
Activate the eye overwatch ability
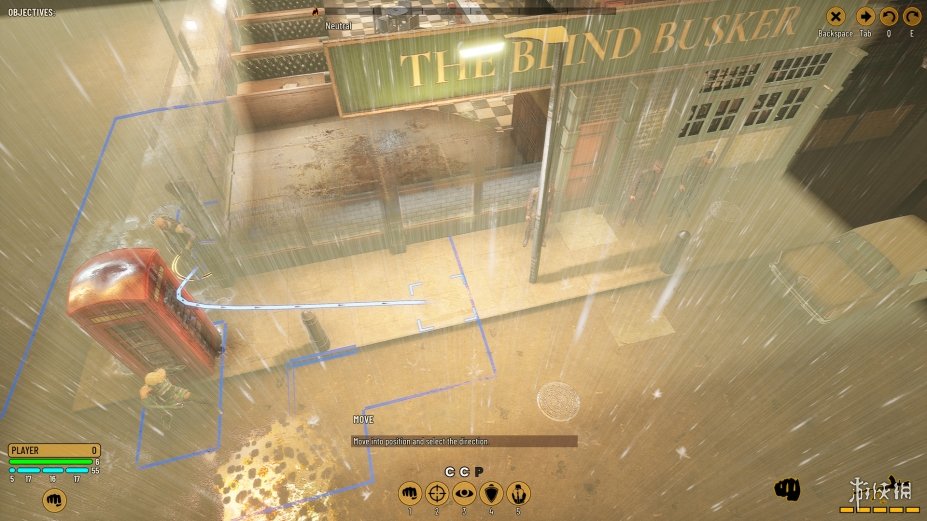[464, 492]
